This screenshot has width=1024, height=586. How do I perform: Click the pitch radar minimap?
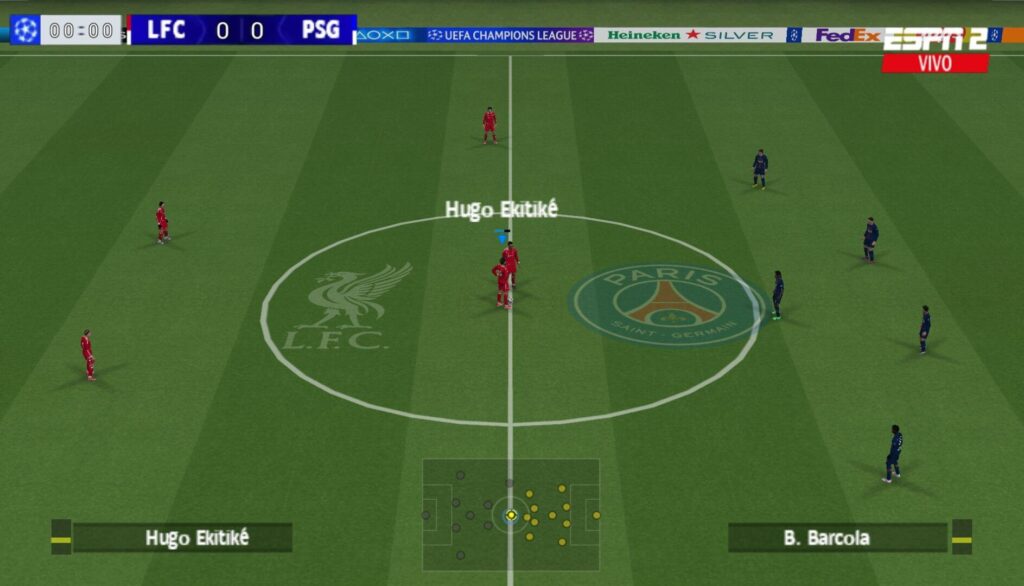(x=511, y=514)
